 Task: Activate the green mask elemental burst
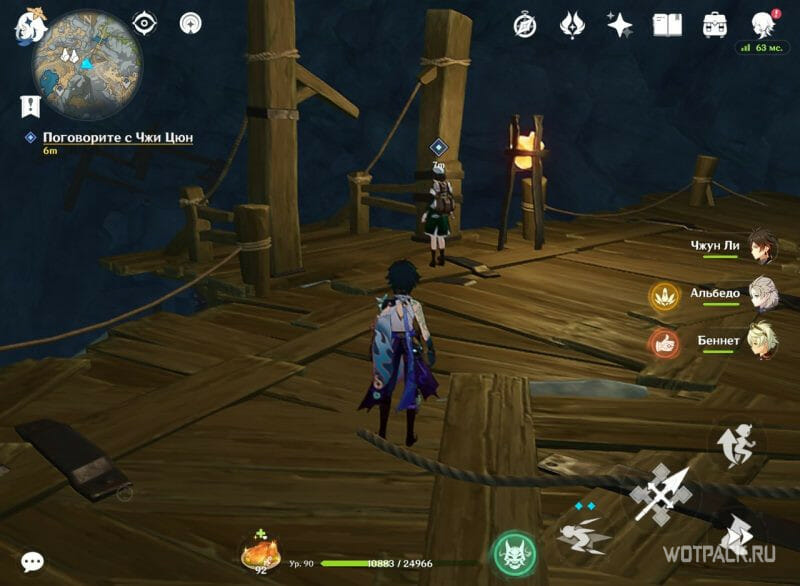point(514,553)
